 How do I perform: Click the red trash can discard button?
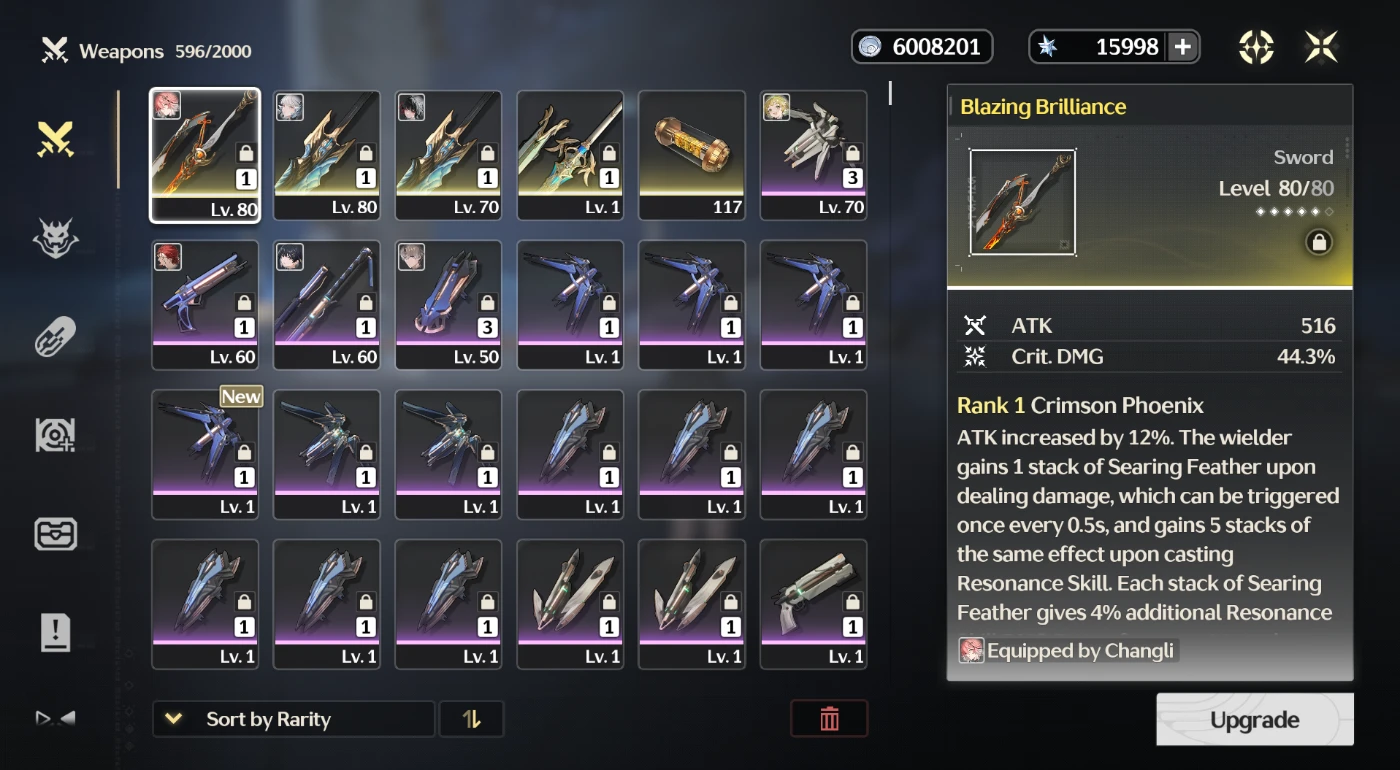[x=829, y=719]
